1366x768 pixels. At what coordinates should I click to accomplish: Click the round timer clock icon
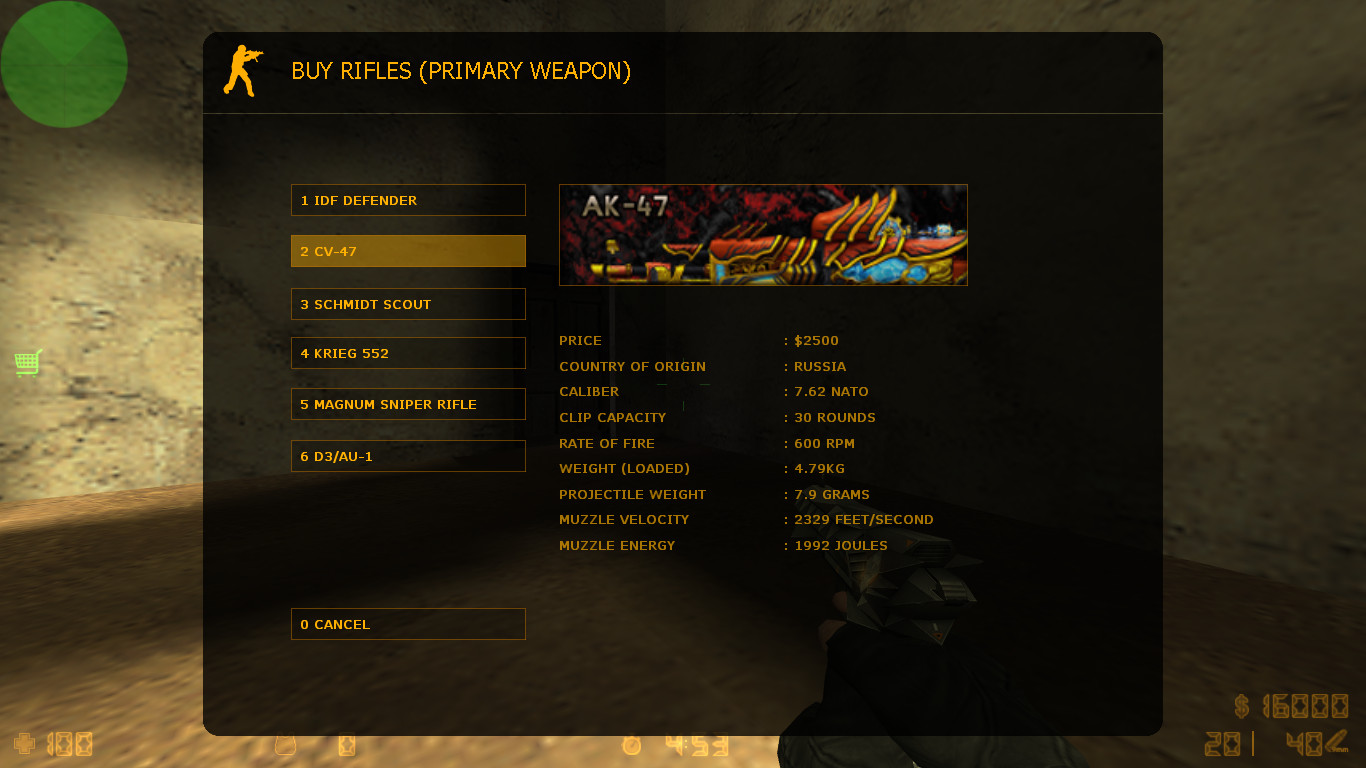[x=631, y=746]
